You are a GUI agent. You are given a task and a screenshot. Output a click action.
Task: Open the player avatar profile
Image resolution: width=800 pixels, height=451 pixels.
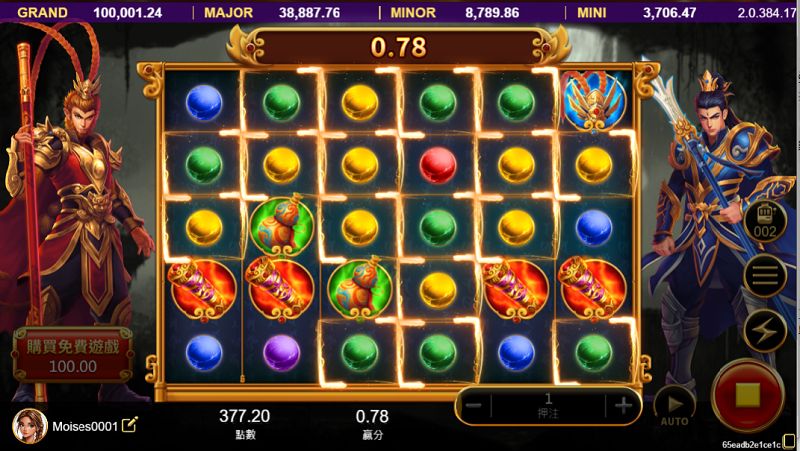(x=30, y=426)
